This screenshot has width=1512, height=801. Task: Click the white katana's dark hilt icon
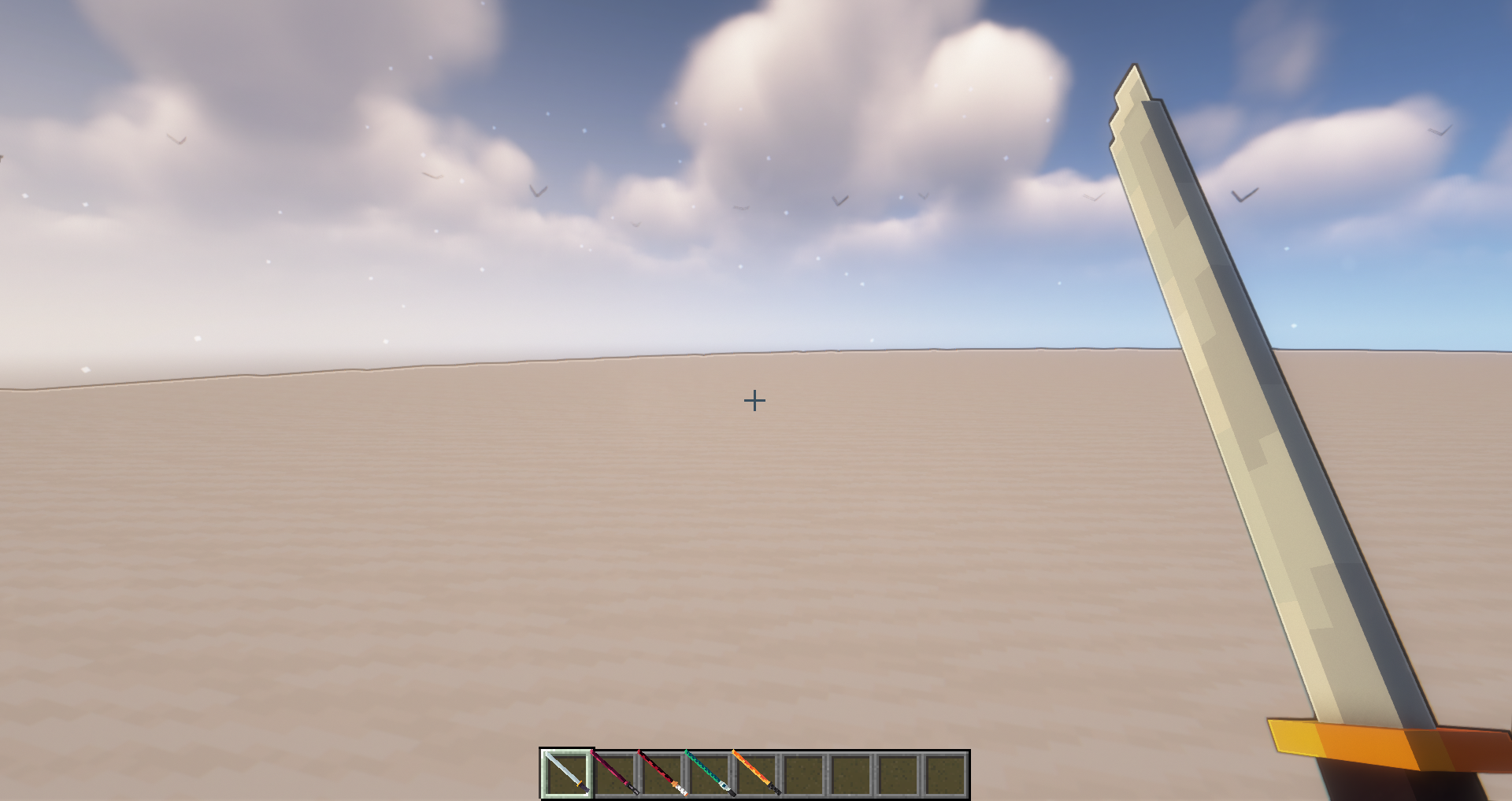point(582,788)
